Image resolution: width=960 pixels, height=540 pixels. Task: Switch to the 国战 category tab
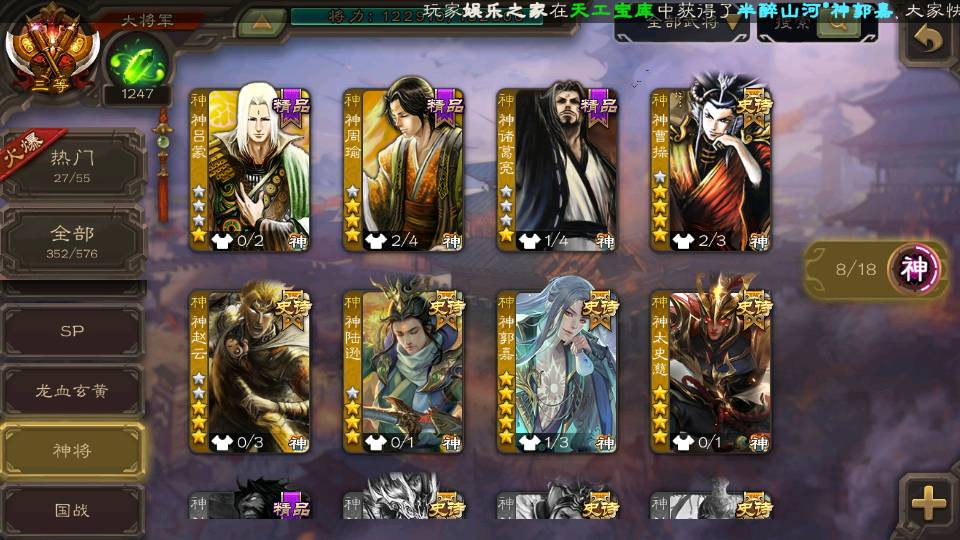(72, 509)
